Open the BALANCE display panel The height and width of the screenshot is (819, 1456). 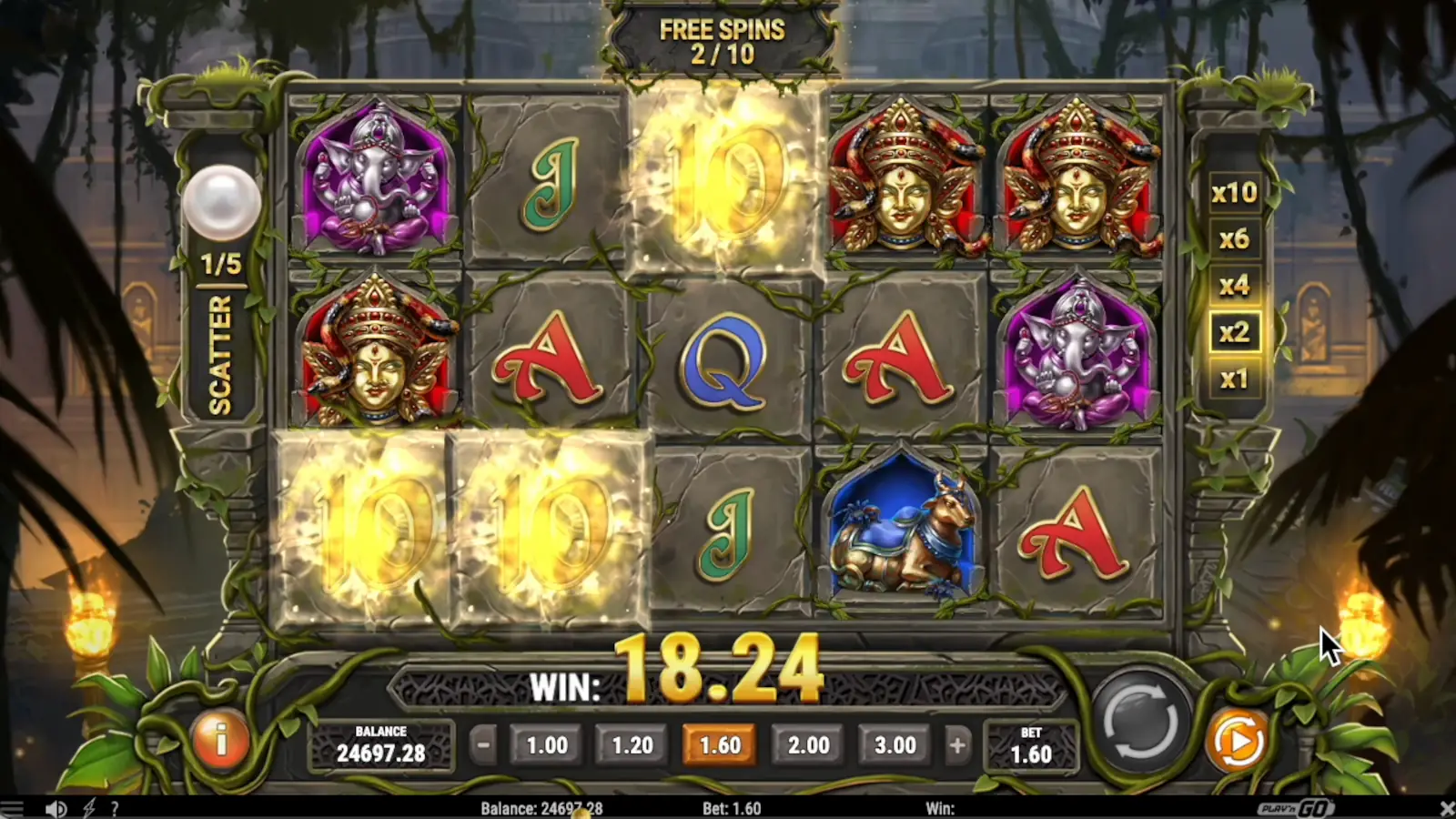pyautogui.click(x=380, y=746)
